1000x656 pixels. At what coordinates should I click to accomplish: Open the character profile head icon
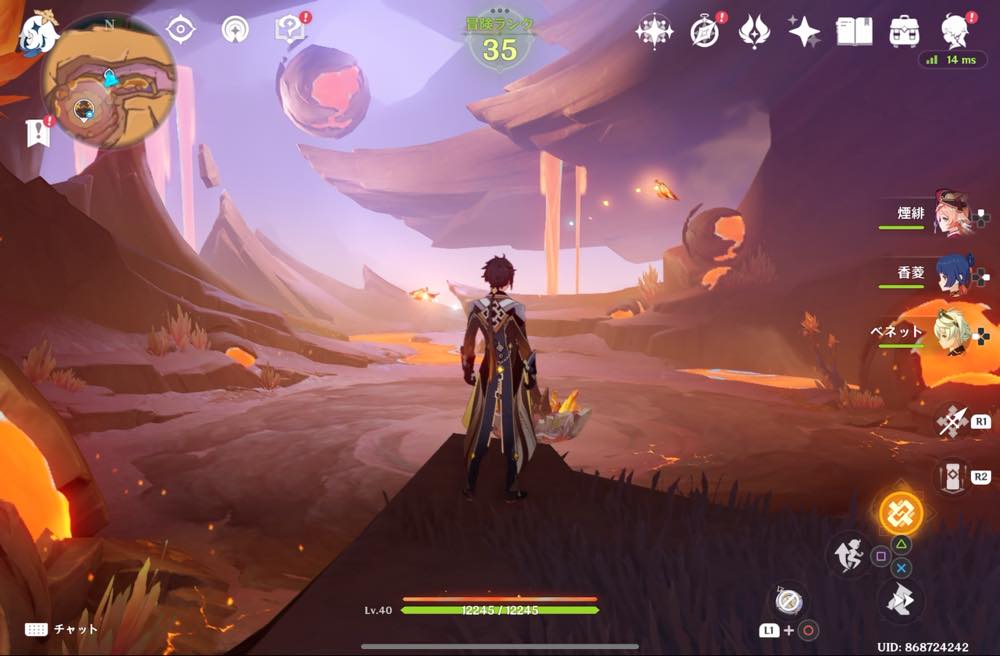[x=957, y=31]
